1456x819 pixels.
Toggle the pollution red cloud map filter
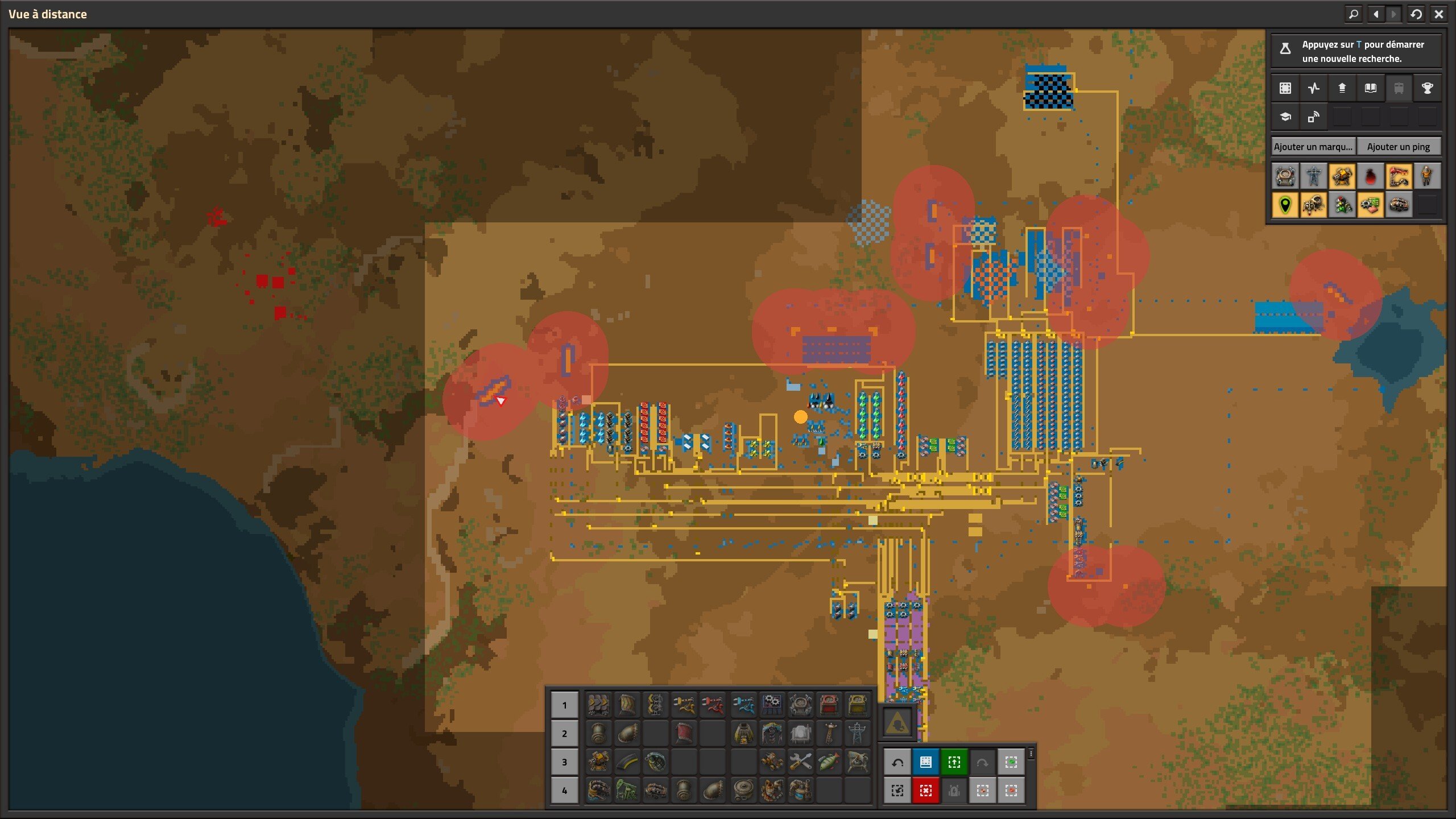1370,176
